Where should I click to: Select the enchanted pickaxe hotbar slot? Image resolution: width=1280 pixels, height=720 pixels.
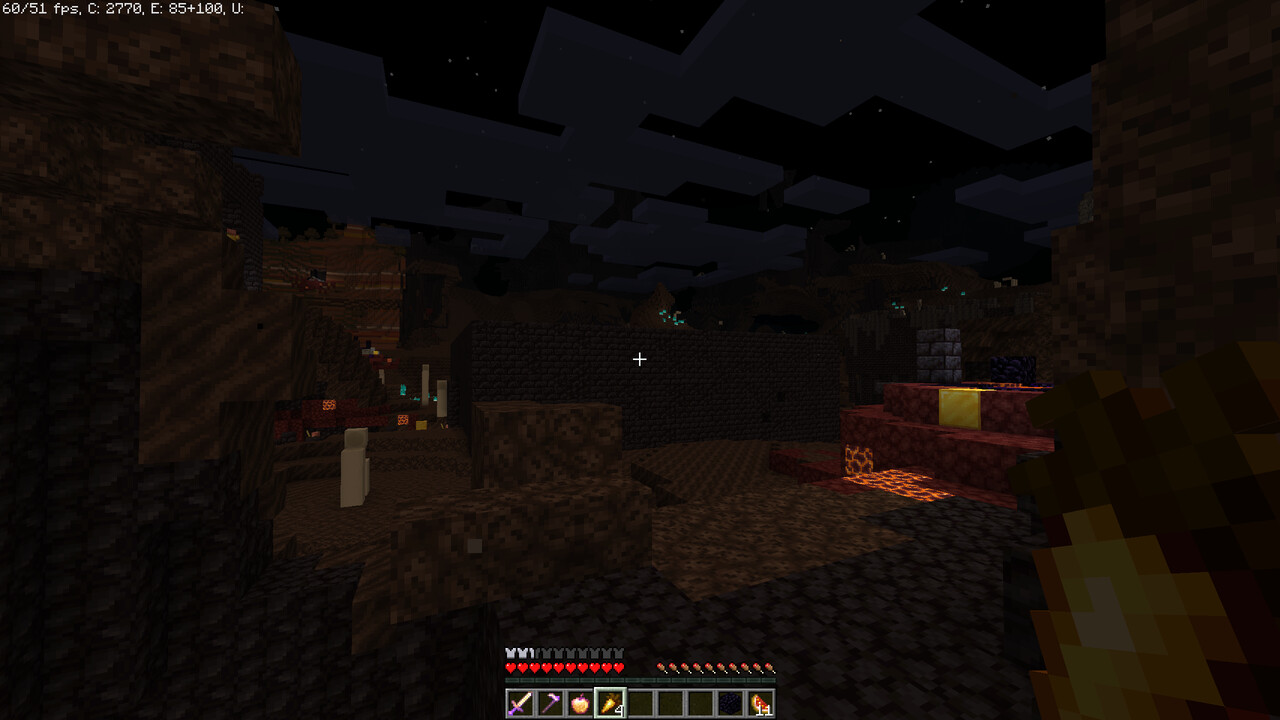coord(550,703)
